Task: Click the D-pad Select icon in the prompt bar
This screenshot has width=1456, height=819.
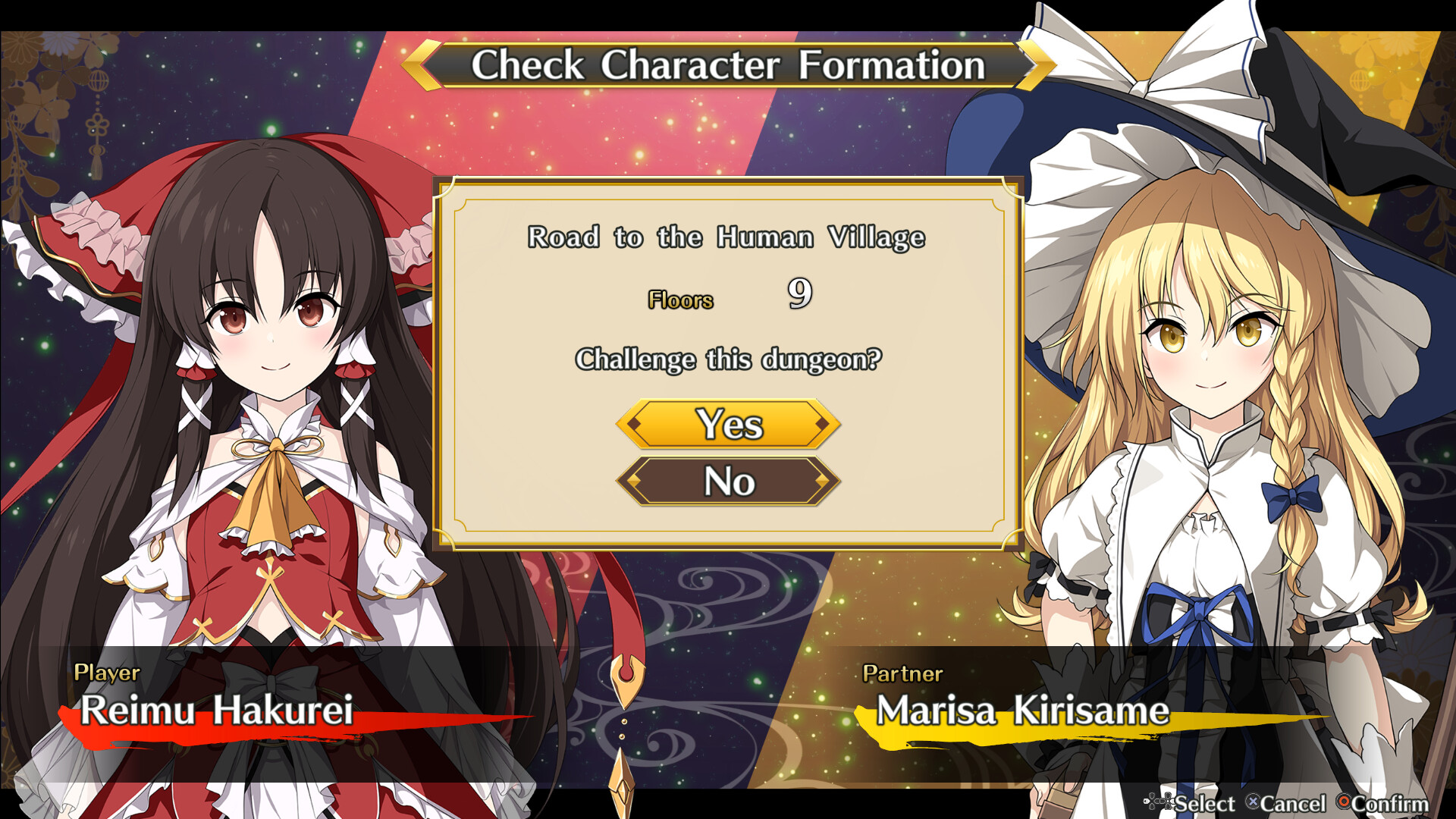Action: pos(1159,802)
